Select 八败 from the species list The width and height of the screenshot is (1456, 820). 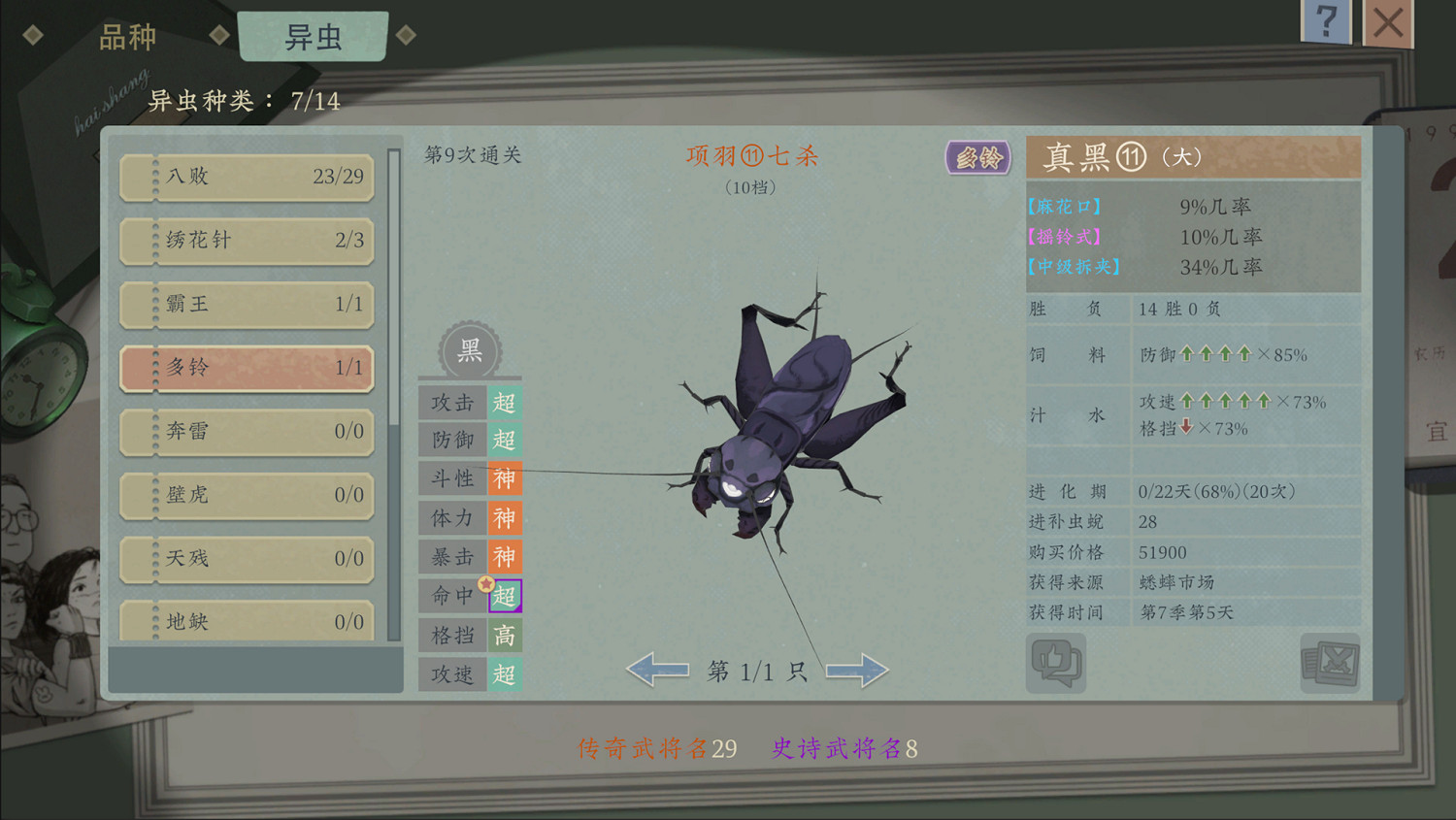pos(246,177)
